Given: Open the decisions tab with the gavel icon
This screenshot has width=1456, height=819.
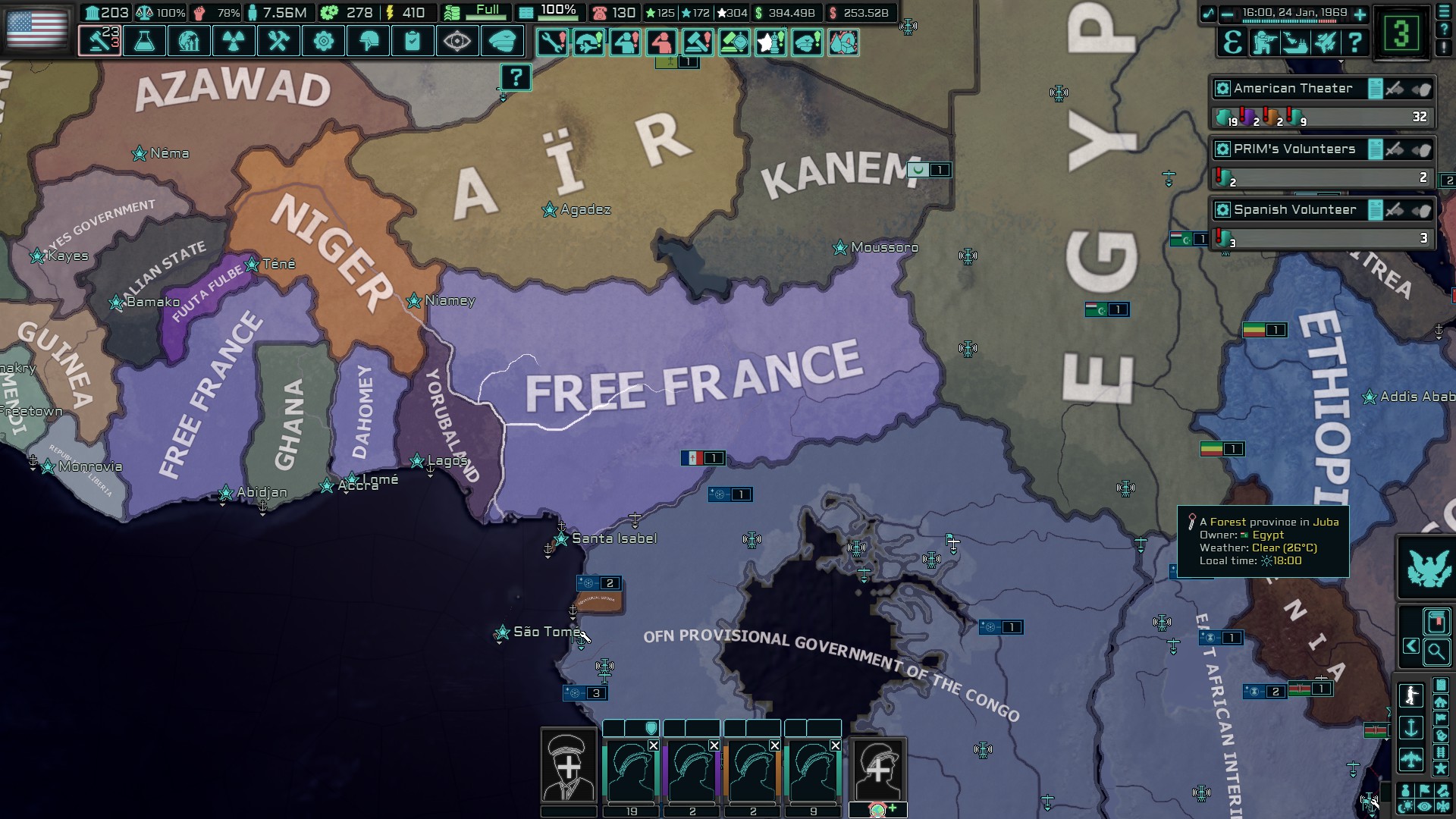Looking at the screenshot, I should (99, 42).
